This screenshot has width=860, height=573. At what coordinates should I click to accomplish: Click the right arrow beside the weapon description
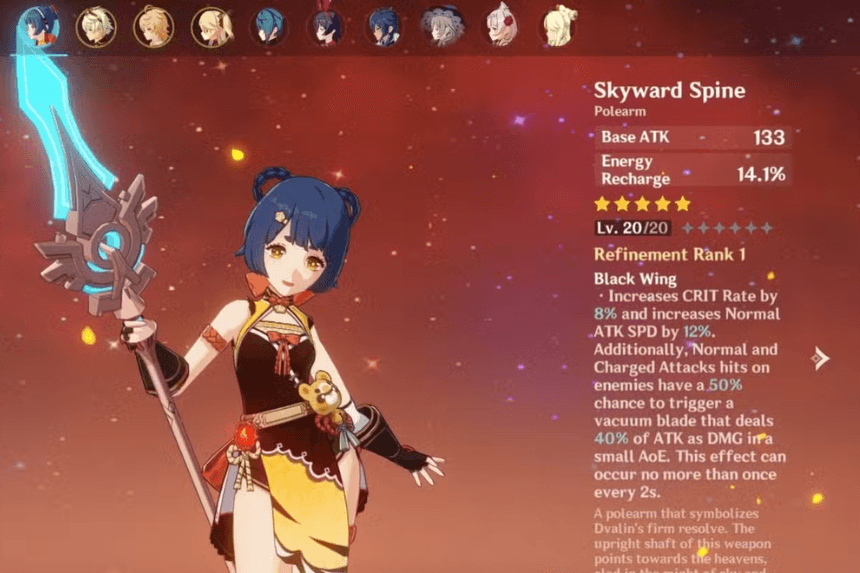(x=821, y=358)
